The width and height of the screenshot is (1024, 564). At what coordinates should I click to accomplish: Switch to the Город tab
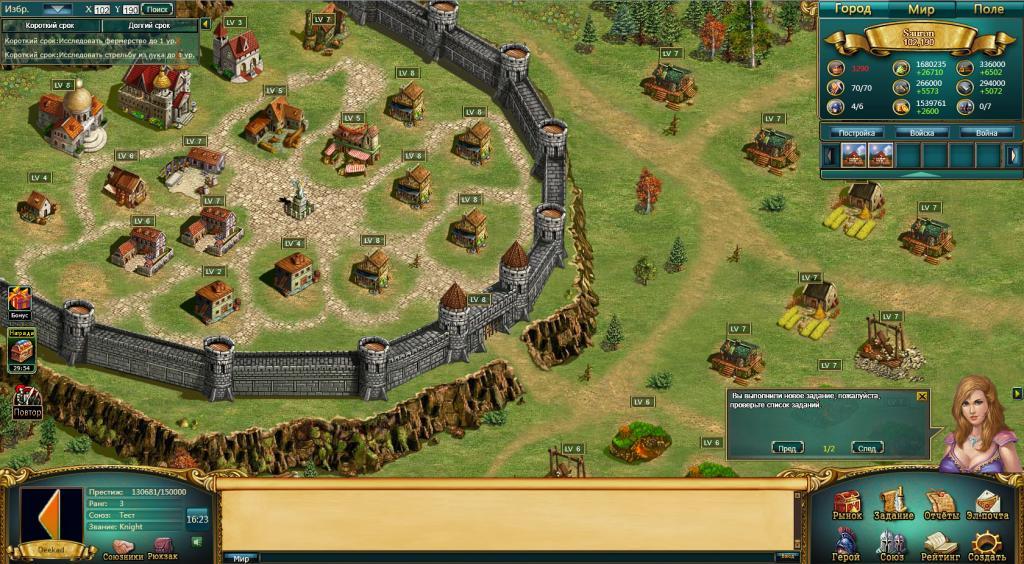(853, 9)
